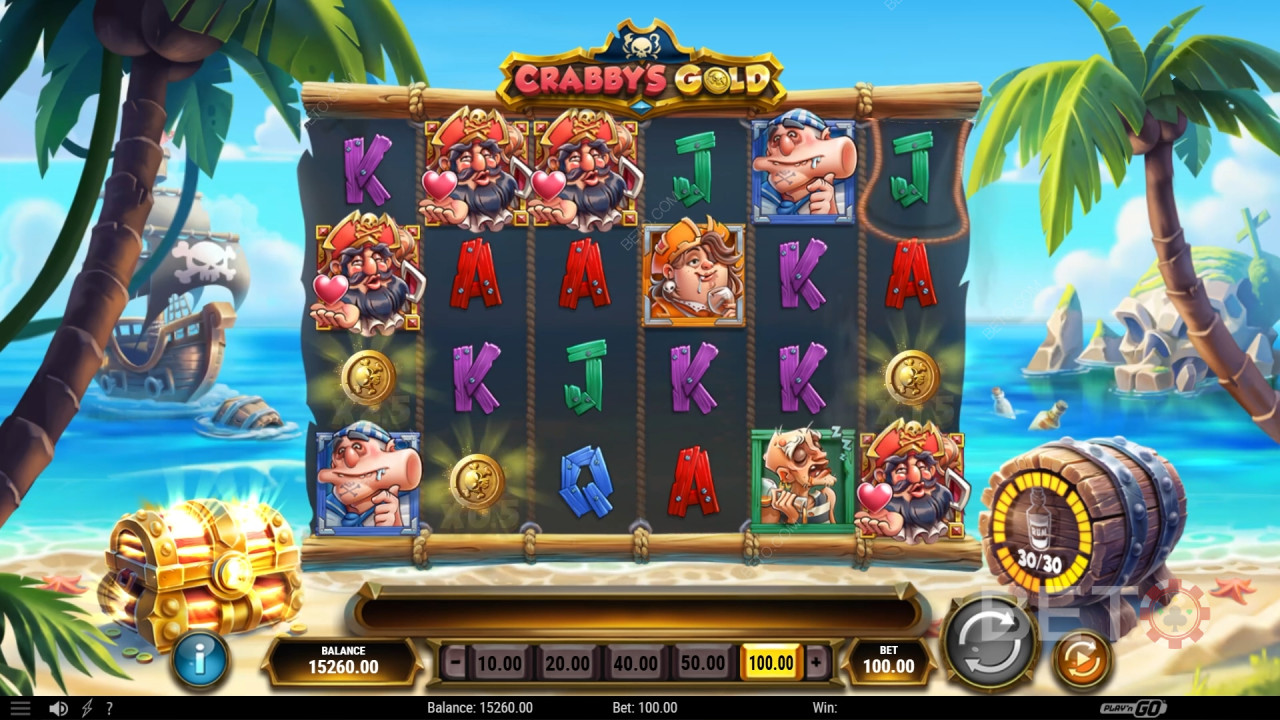Viewport: 1280px width, 720px height.
Task: Increase the bet with the plus button
Action: (x=816, y=662)
